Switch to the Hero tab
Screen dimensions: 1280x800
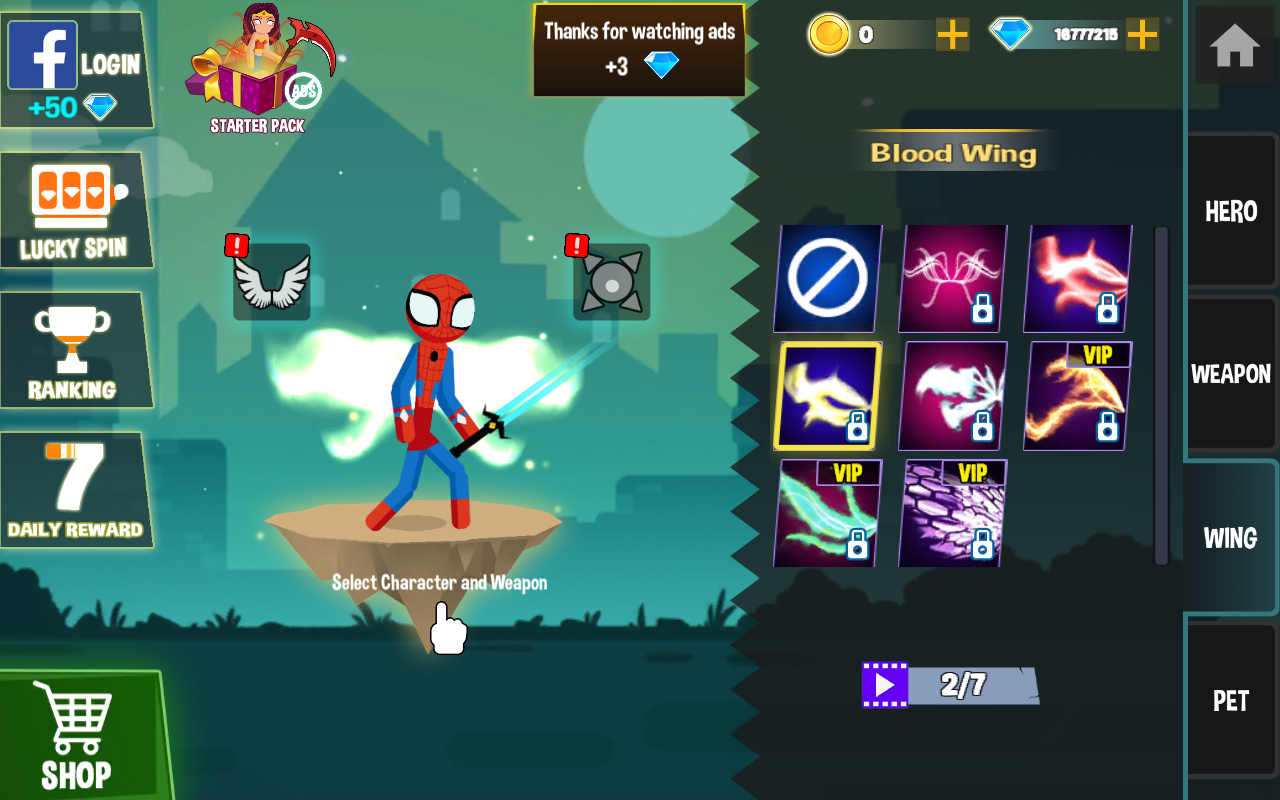tap(1231, 211)
